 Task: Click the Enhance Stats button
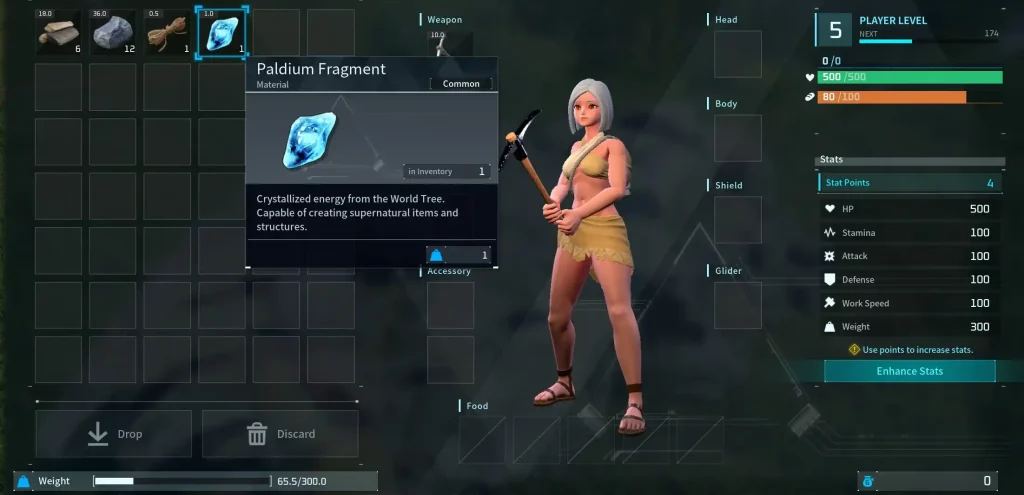(909, 371)
